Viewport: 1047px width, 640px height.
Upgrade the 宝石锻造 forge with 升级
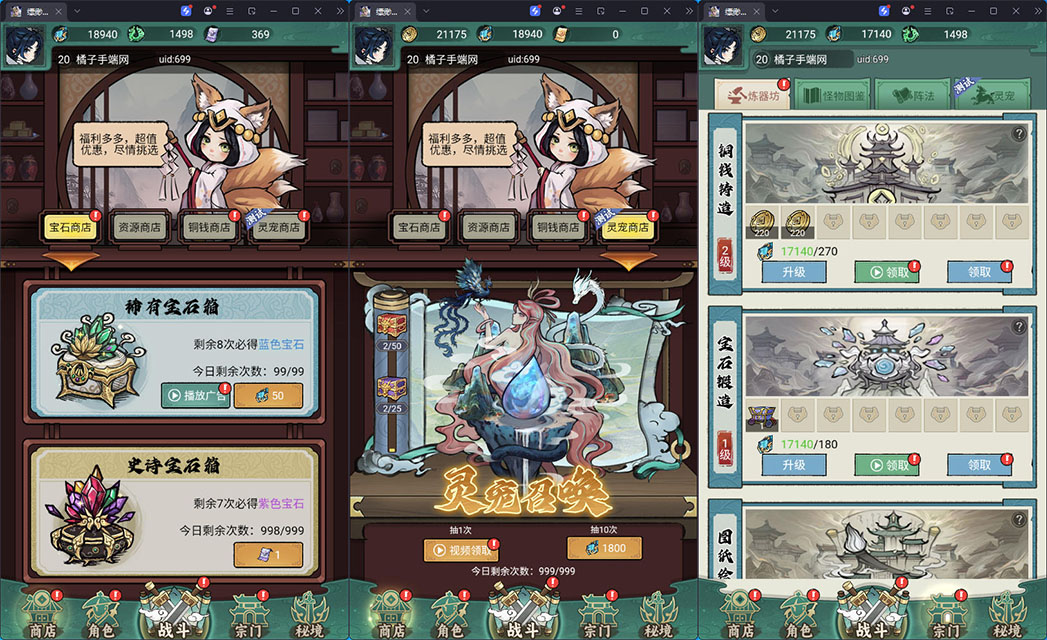793,465
